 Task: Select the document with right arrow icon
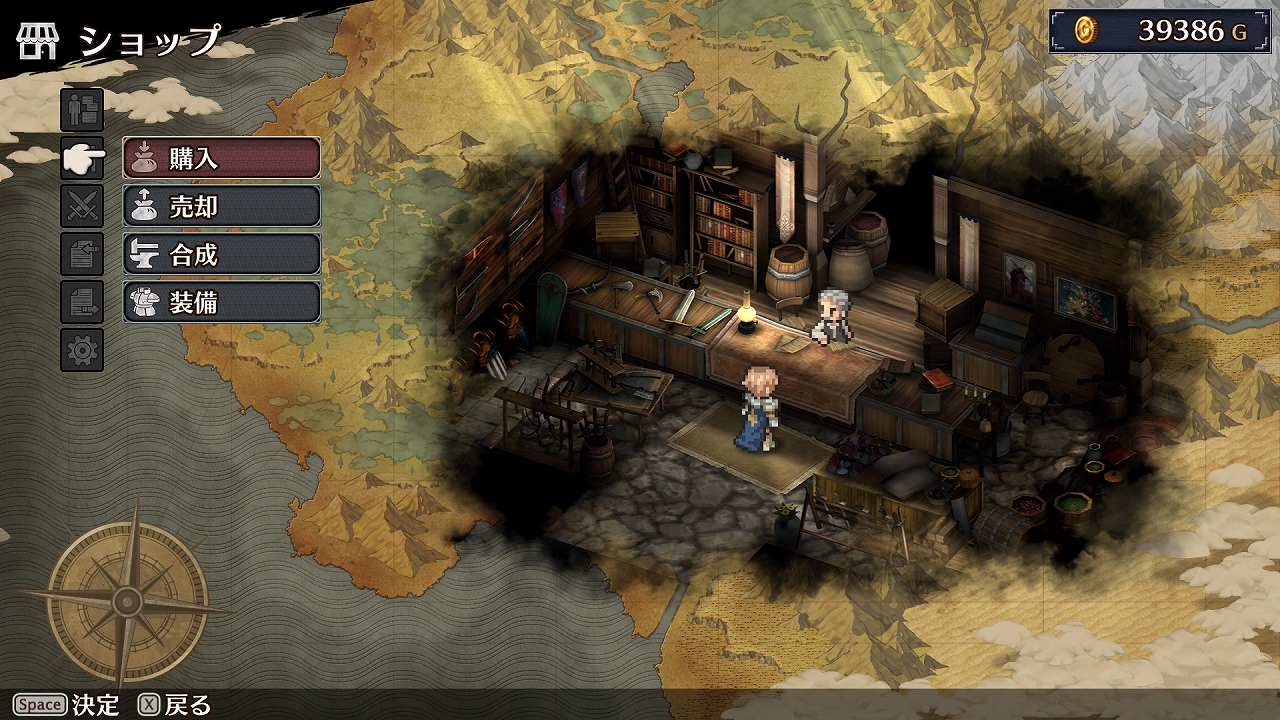[x=82, y=302]
